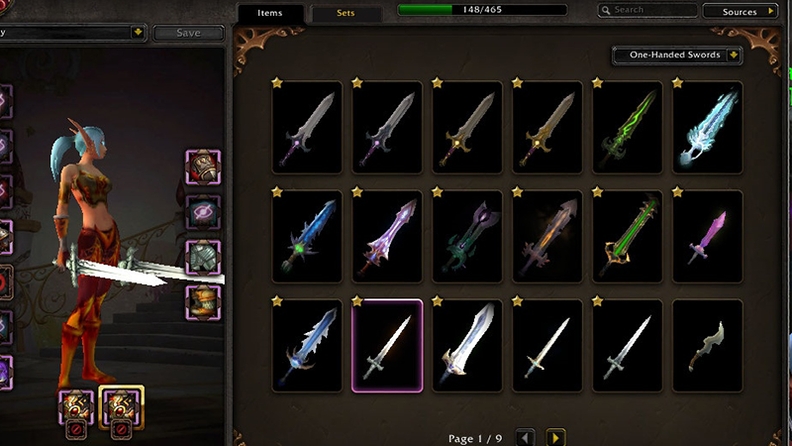Go to the next page of swords
The height and width of the screenshot is (446, 792).
555,437
